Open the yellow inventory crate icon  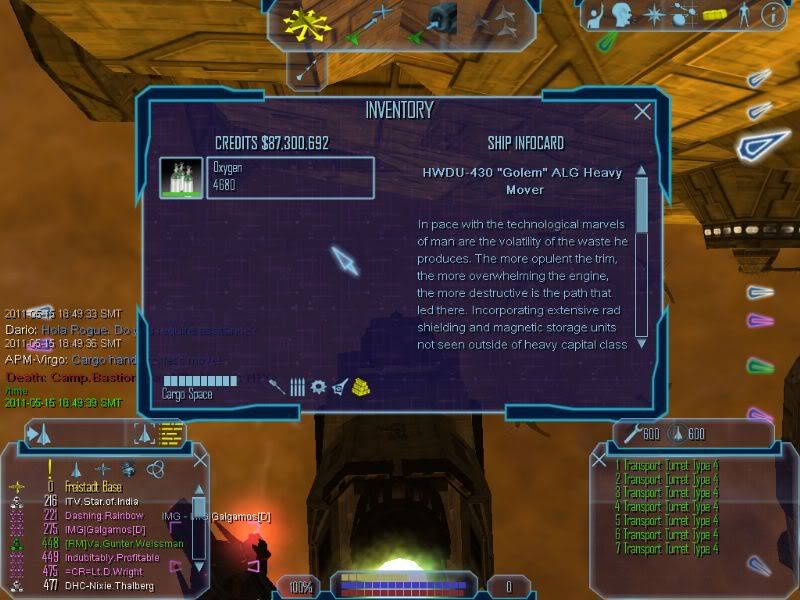tap(712, 15)
